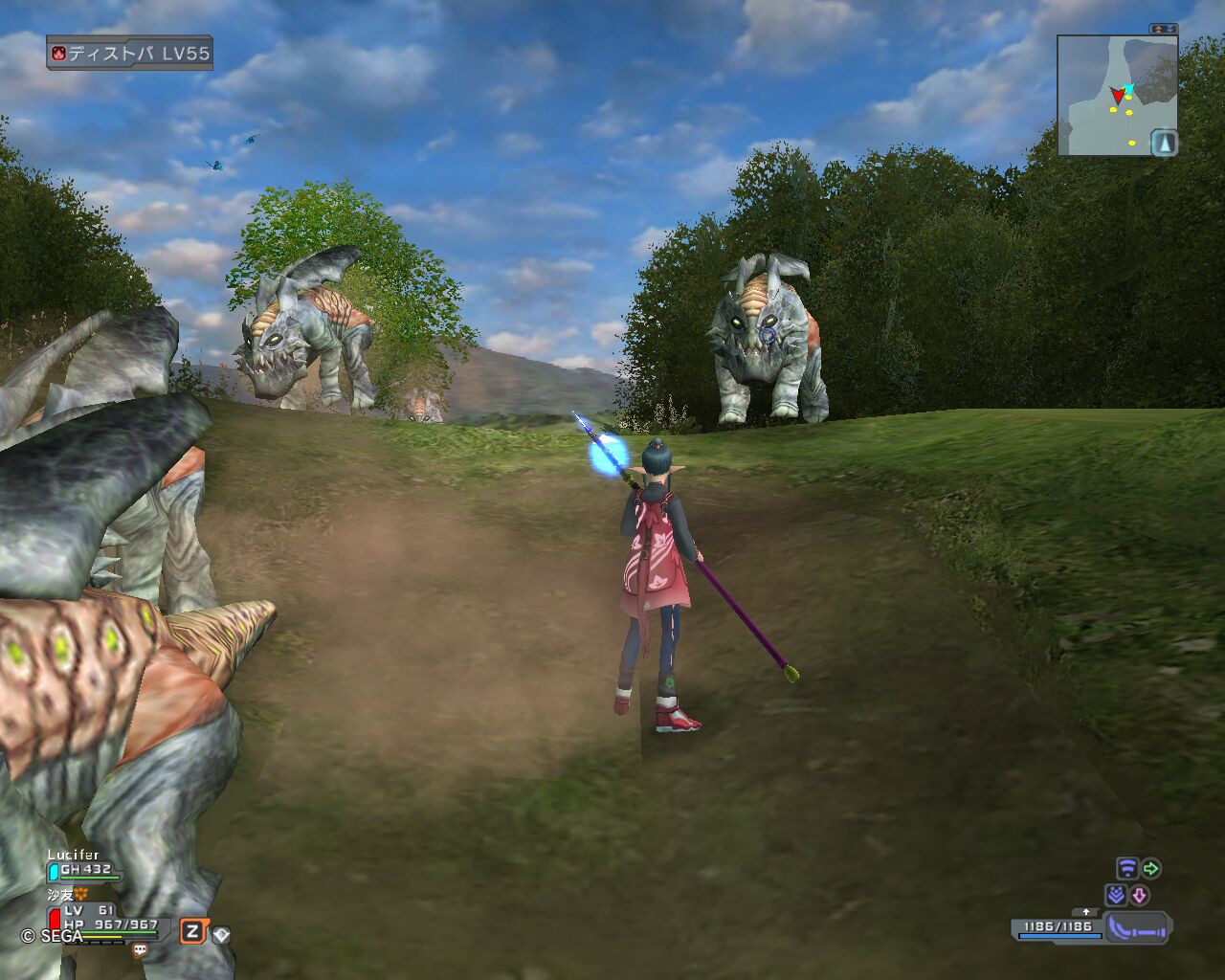Toggle the small control above the minimap
The height and width of the screenshot is (980, 1225).
click(1164, 29)
